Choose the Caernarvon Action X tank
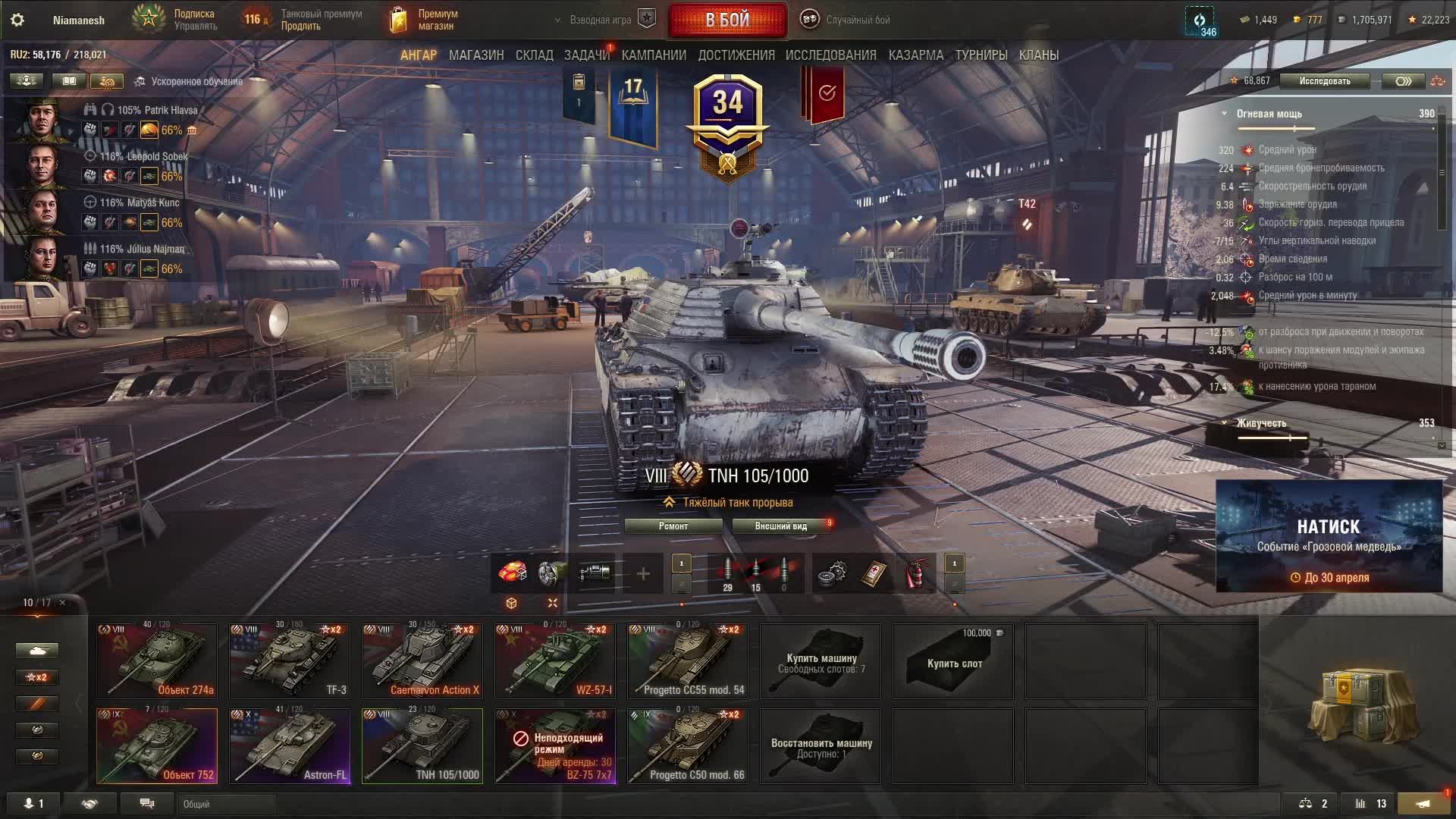1456x819 pixels. click(422, 661)
